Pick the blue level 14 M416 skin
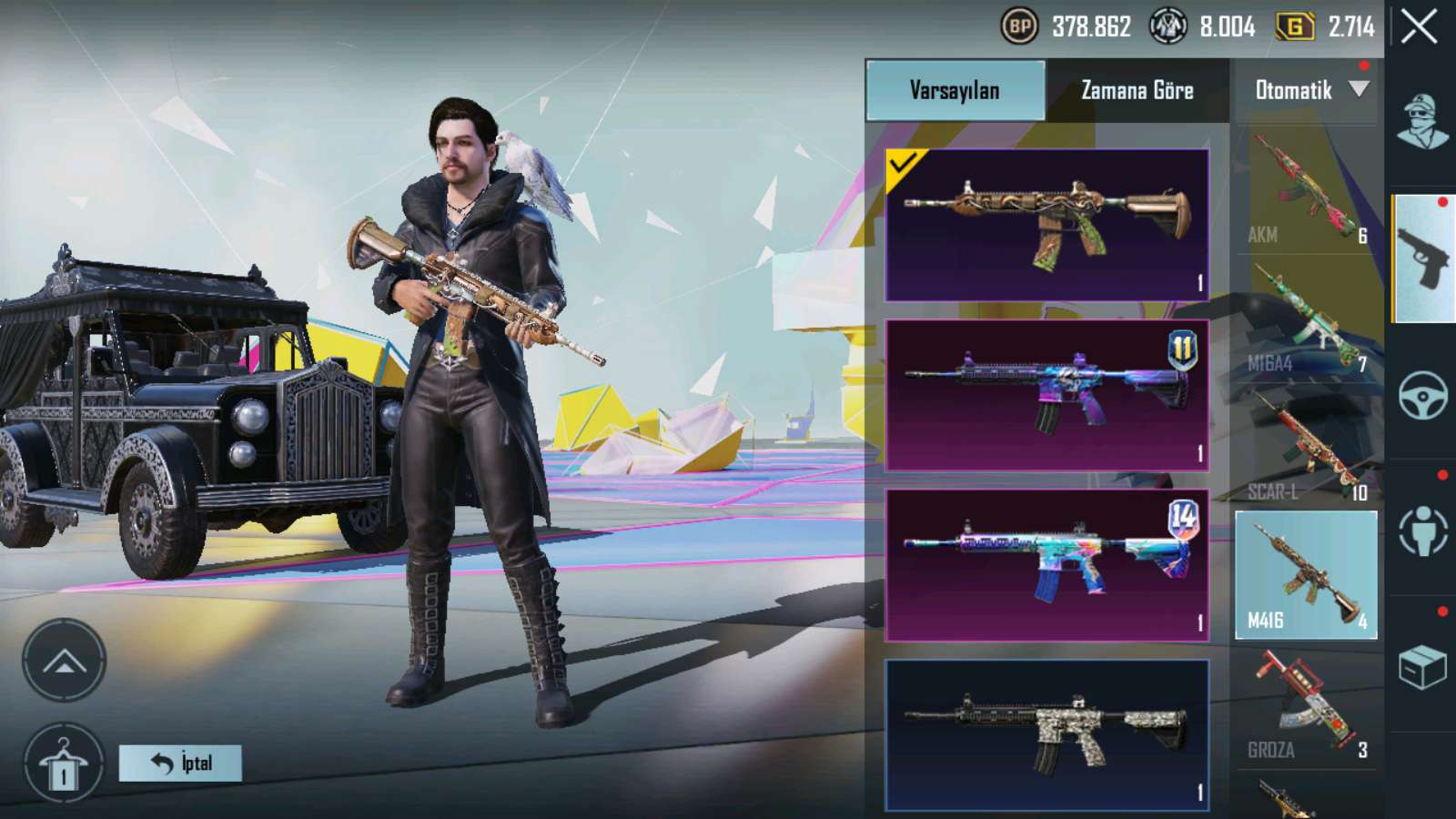Viewport: 1456px width, 819px height. (x=1046, y=565)
